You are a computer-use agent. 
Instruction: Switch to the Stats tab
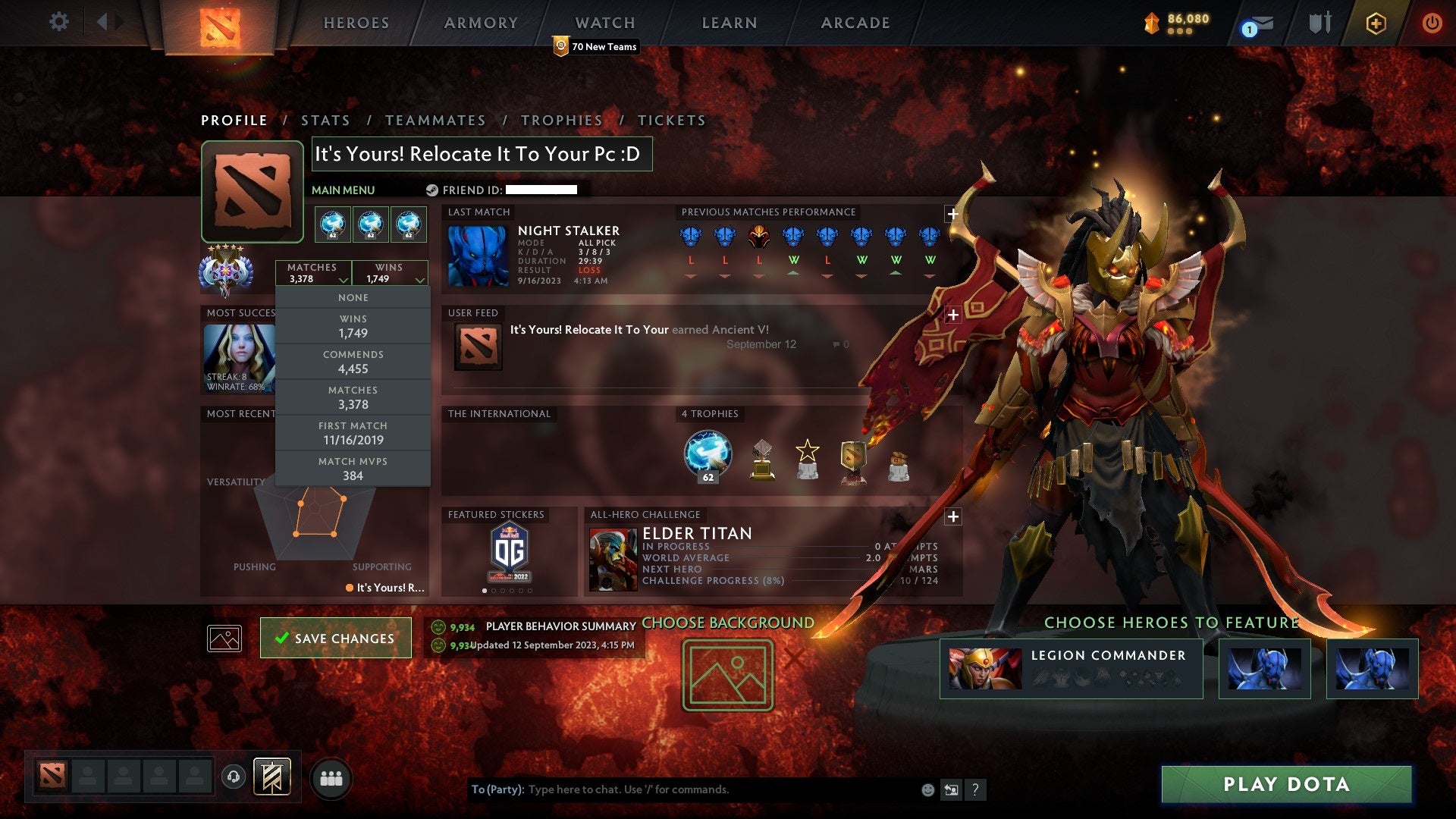tap(325, 120)
